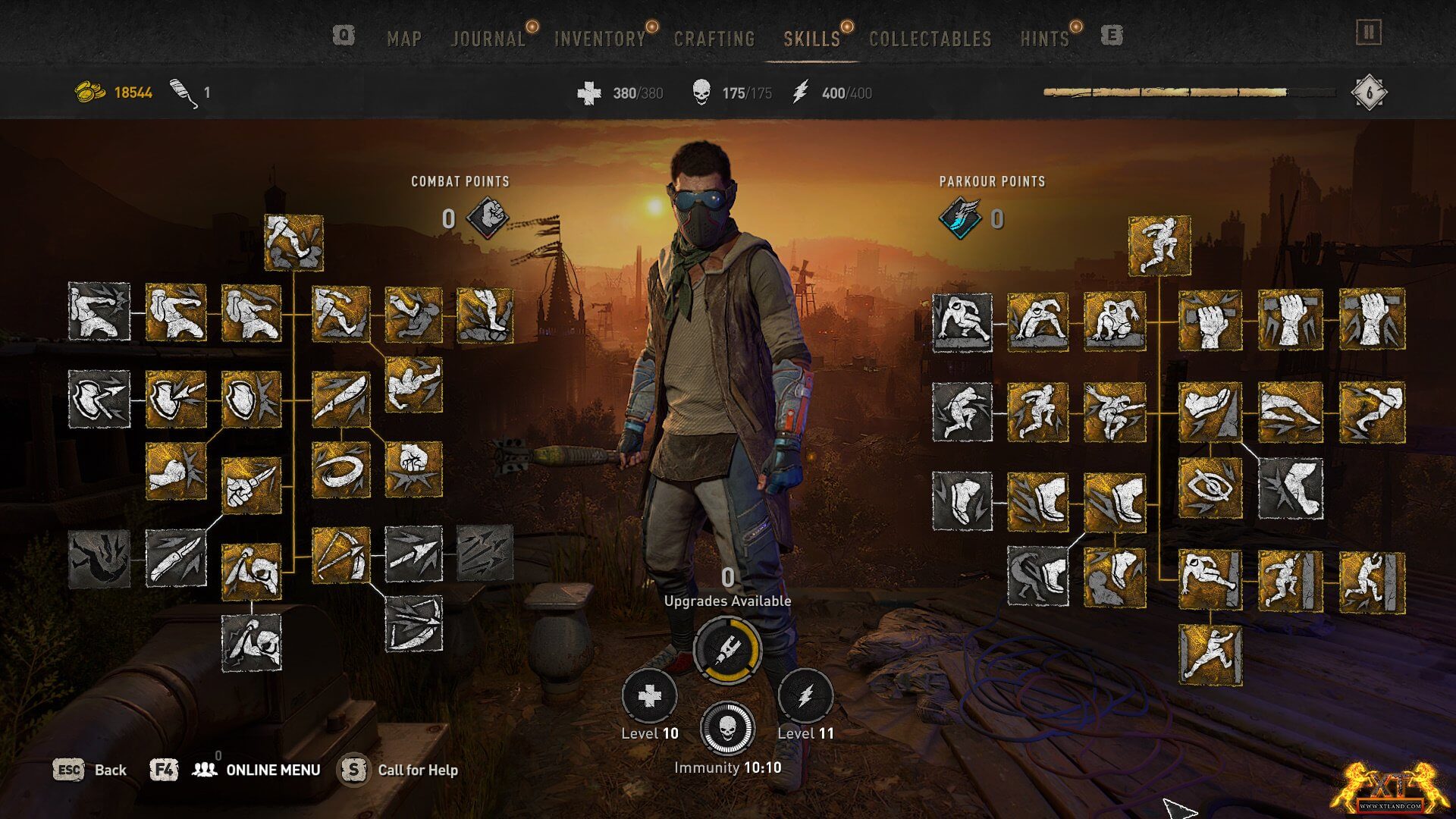Viewport: 1456px width, 819px height.
Task: Choose the clenched fist combat skill
Action: pos(413,469)
